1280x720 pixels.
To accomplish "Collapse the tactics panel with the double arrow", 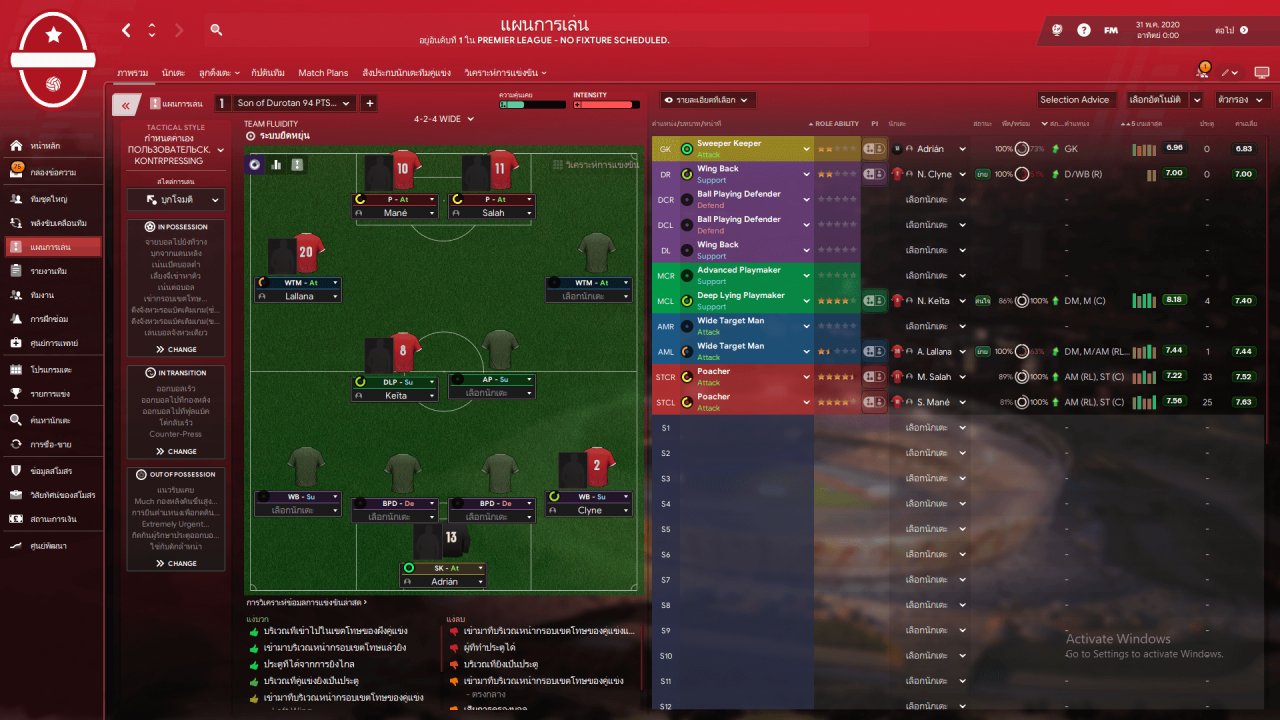I will pos(126,104).
